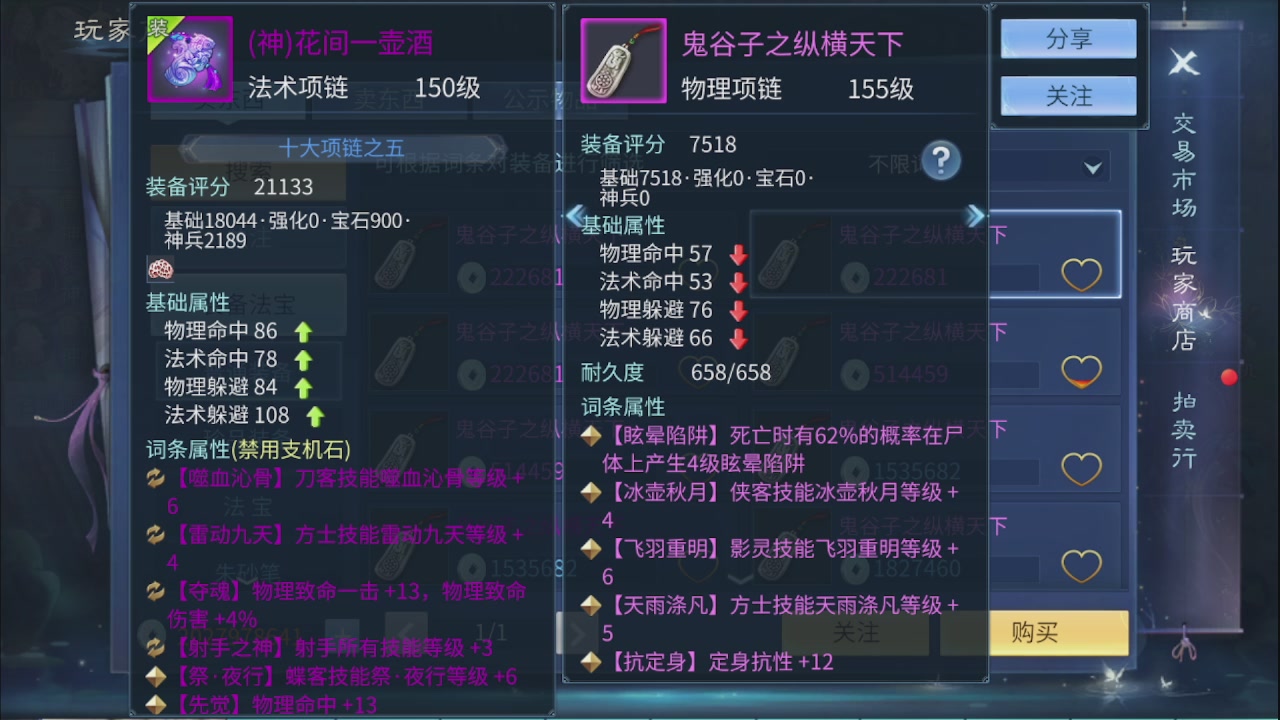Click the blue right arrow to view next item
1280x720 pixels.
click(975, 215)
